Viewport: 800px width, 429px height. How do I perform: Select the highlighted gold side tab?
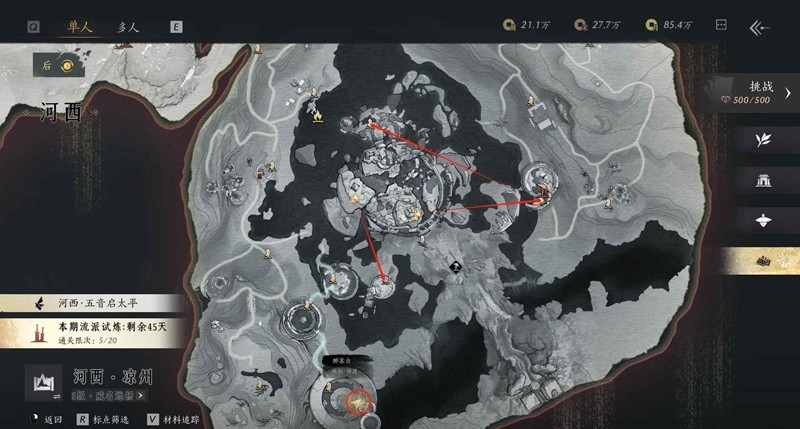pyautogui.click(x=765, y=260)
